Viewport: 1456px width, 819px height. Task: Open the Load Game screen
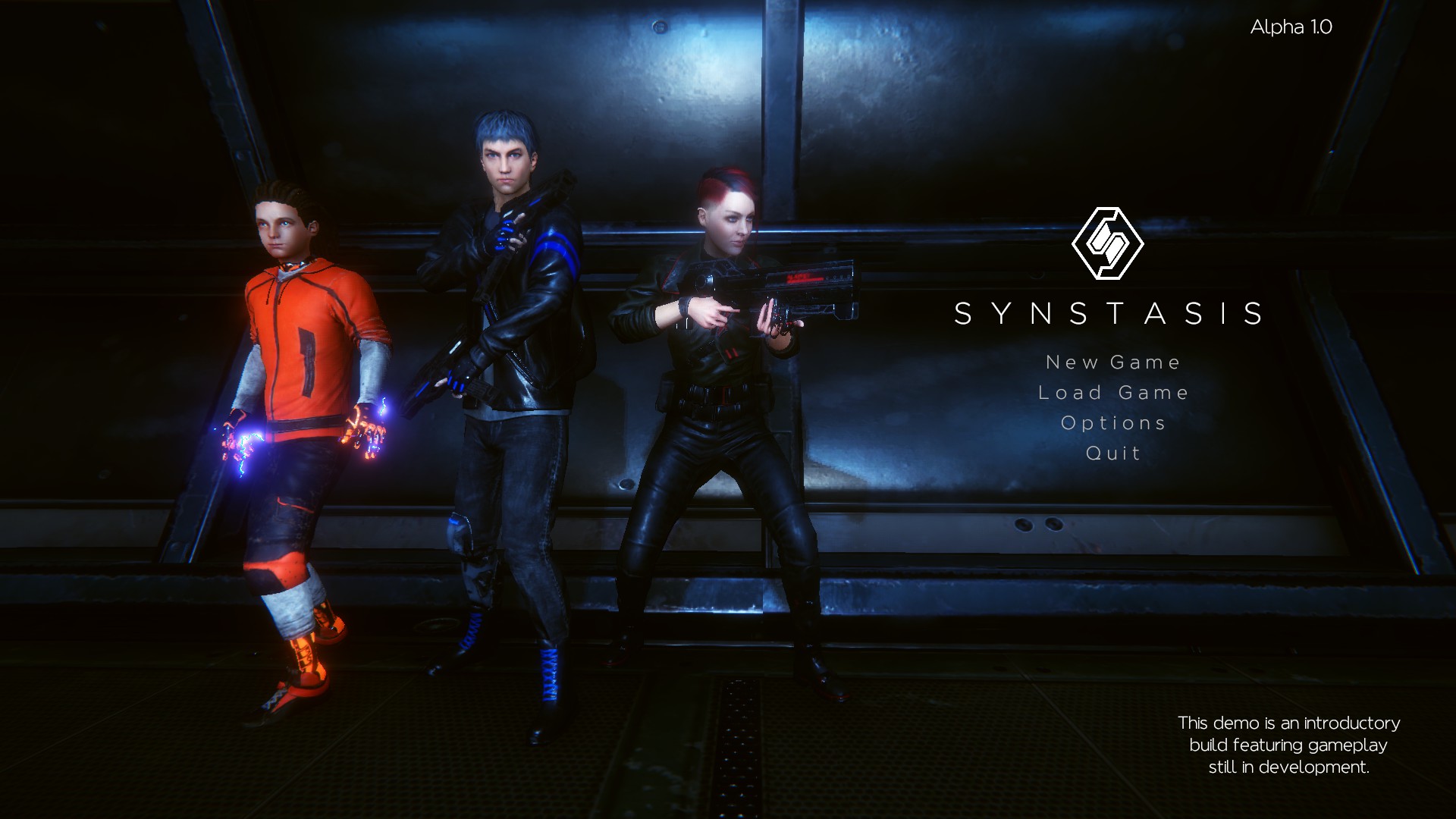(x=1114, y=392)
